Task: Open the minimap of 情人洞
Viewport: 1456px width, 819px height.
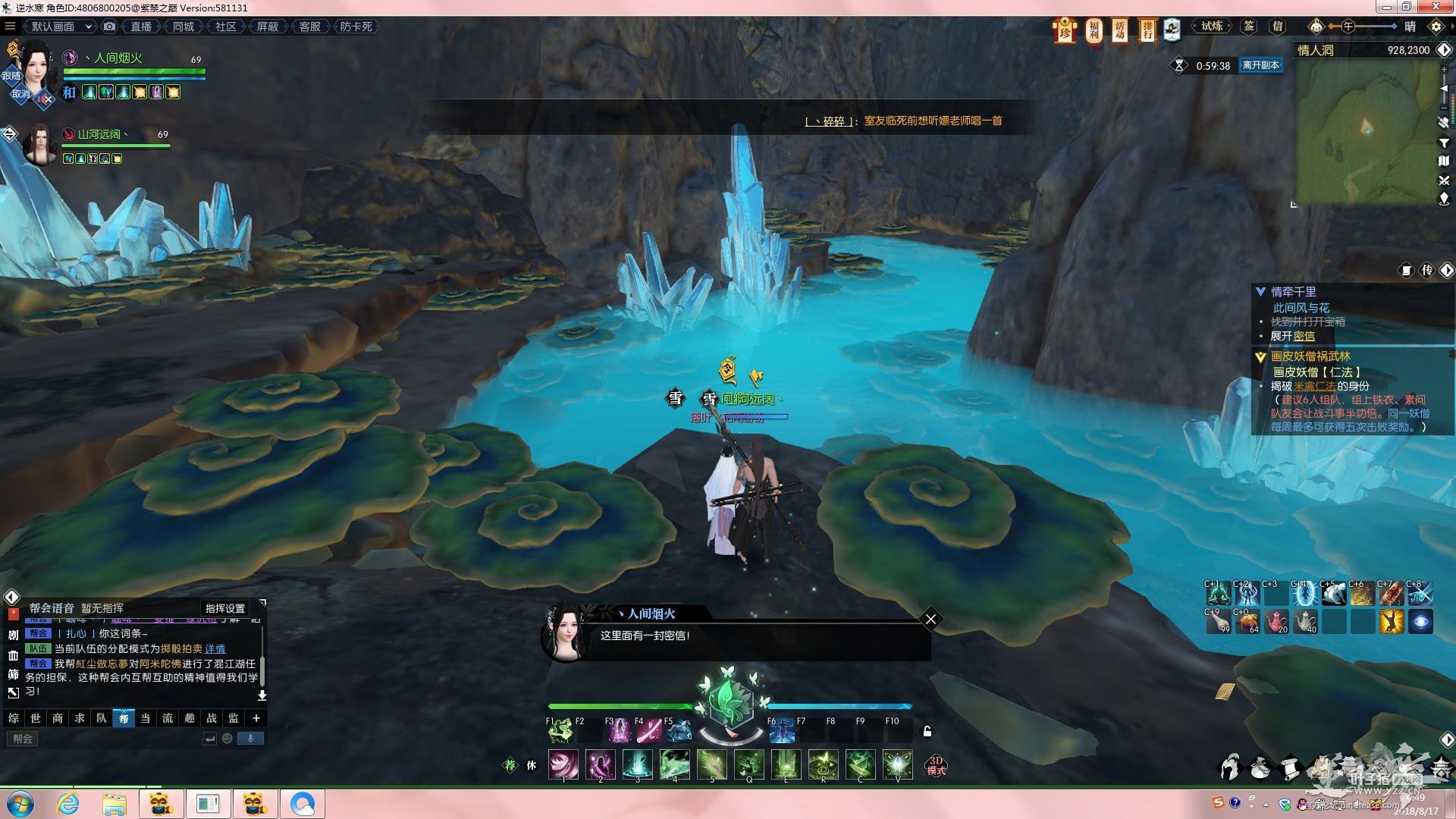Action: pyautogui.click(x=1366, y=130)
